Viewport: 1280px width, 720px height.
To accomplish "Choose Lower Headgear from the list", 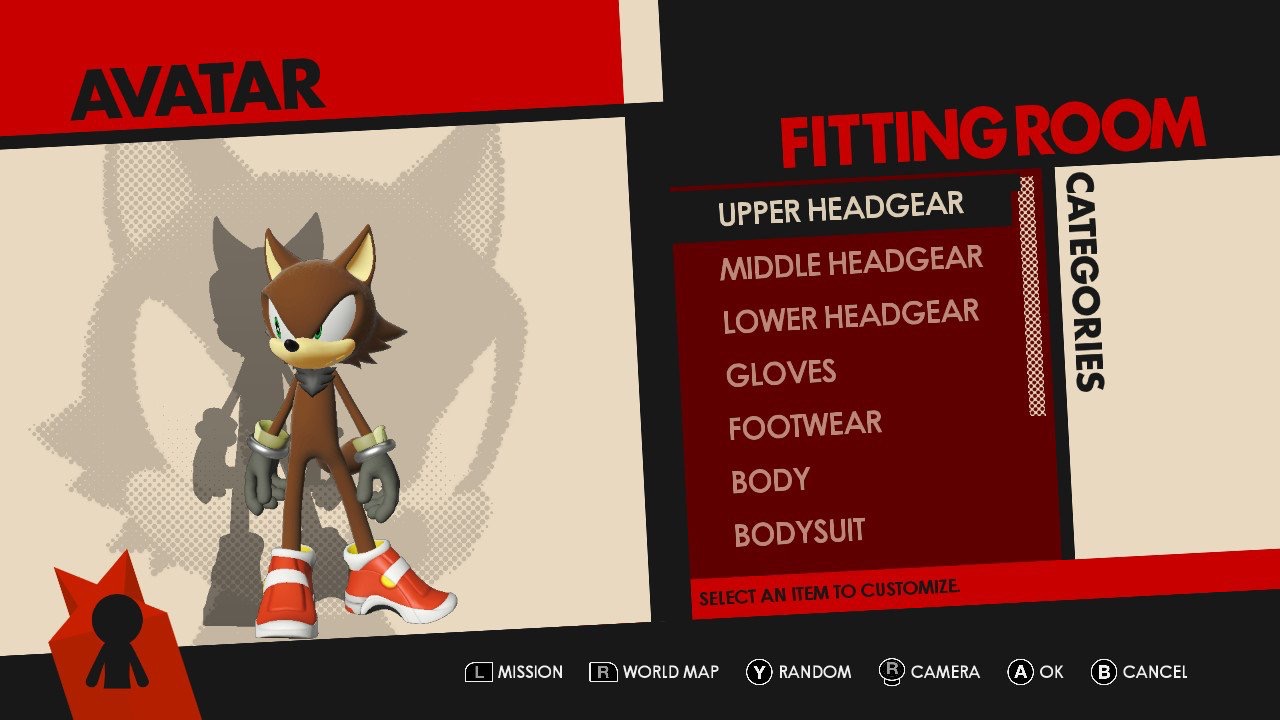I will pyautogui.click(x=851, y=317).
